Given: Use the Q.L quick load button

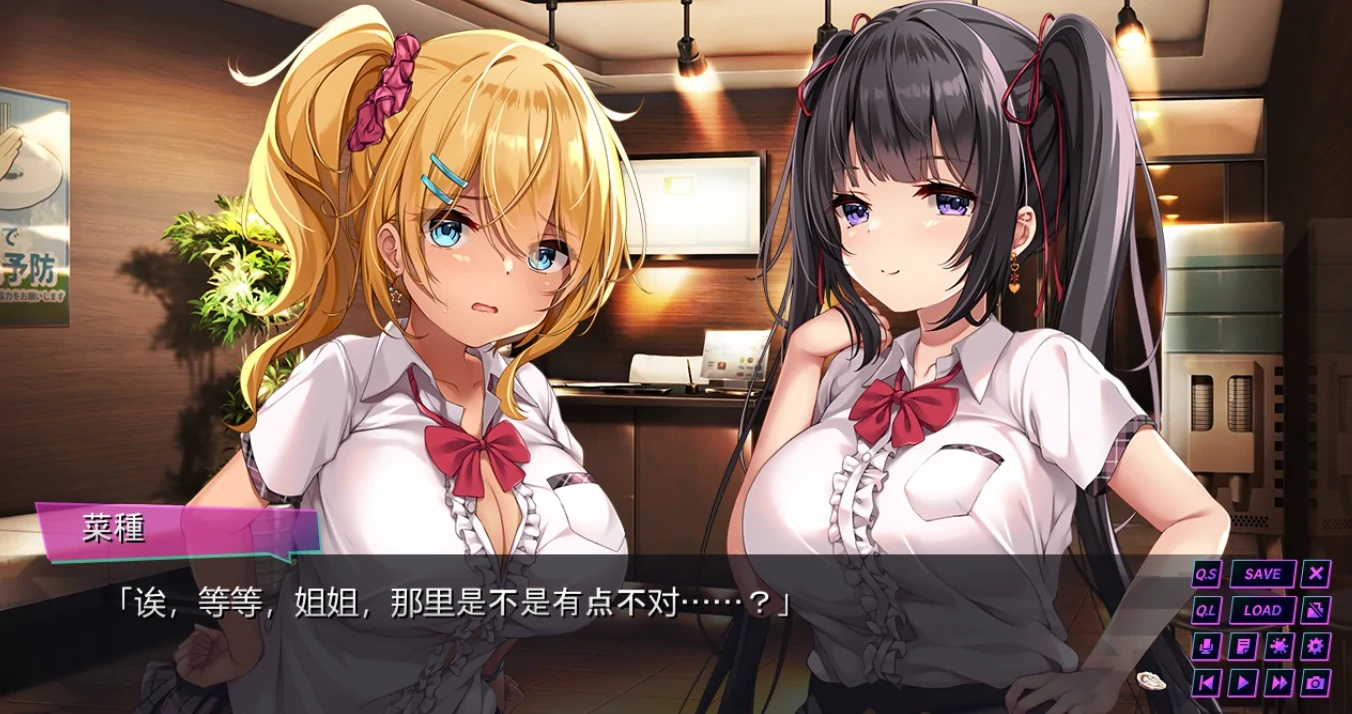Looking at the screenshot, I should click(1207, 610).
